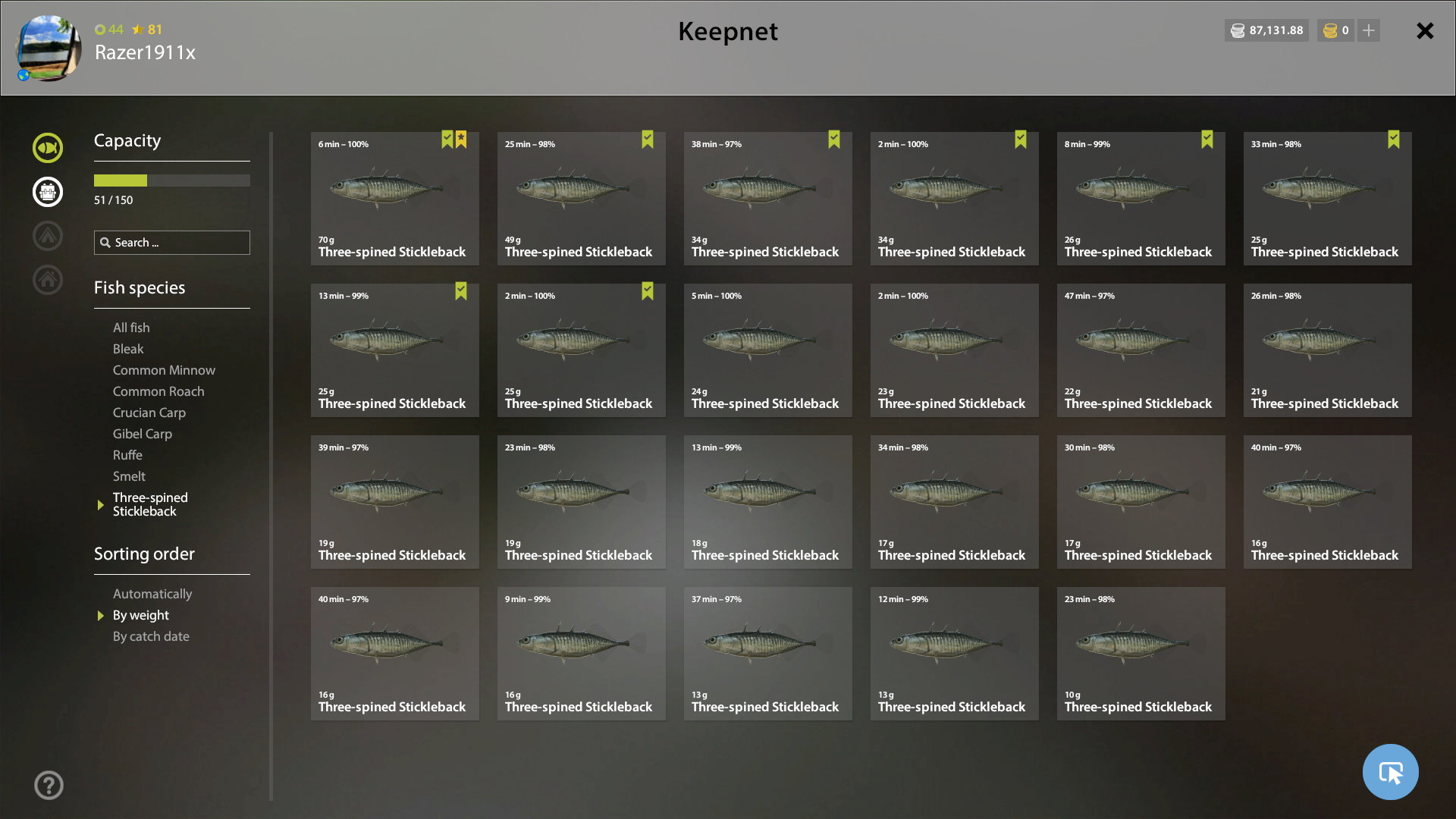Image resolution: width=1456 pixels, height=819 pixels.
Task: Select the Smelt species filter
Action: point(129,476)
